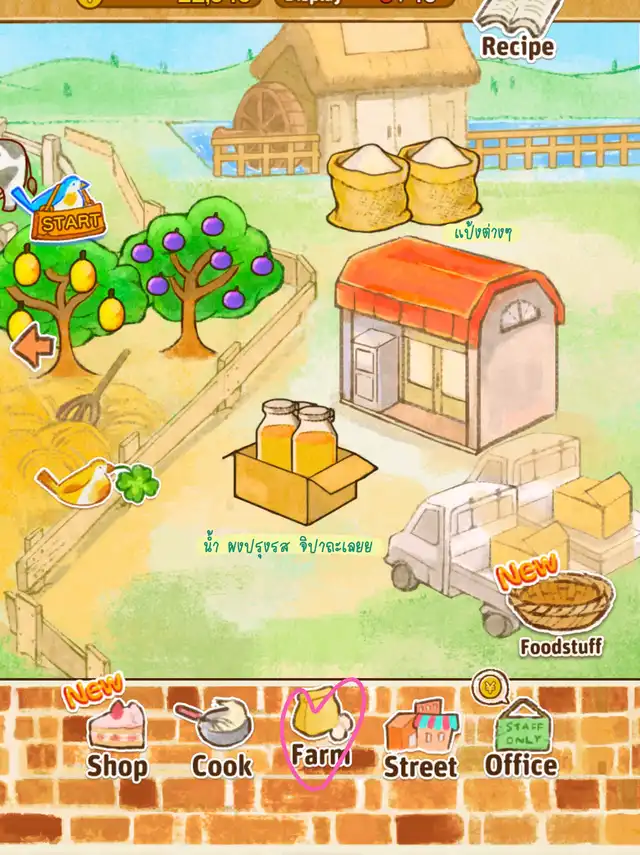Open the Street tab
Image resolution: width=640 pixels, height=855 pixels.
421,738
